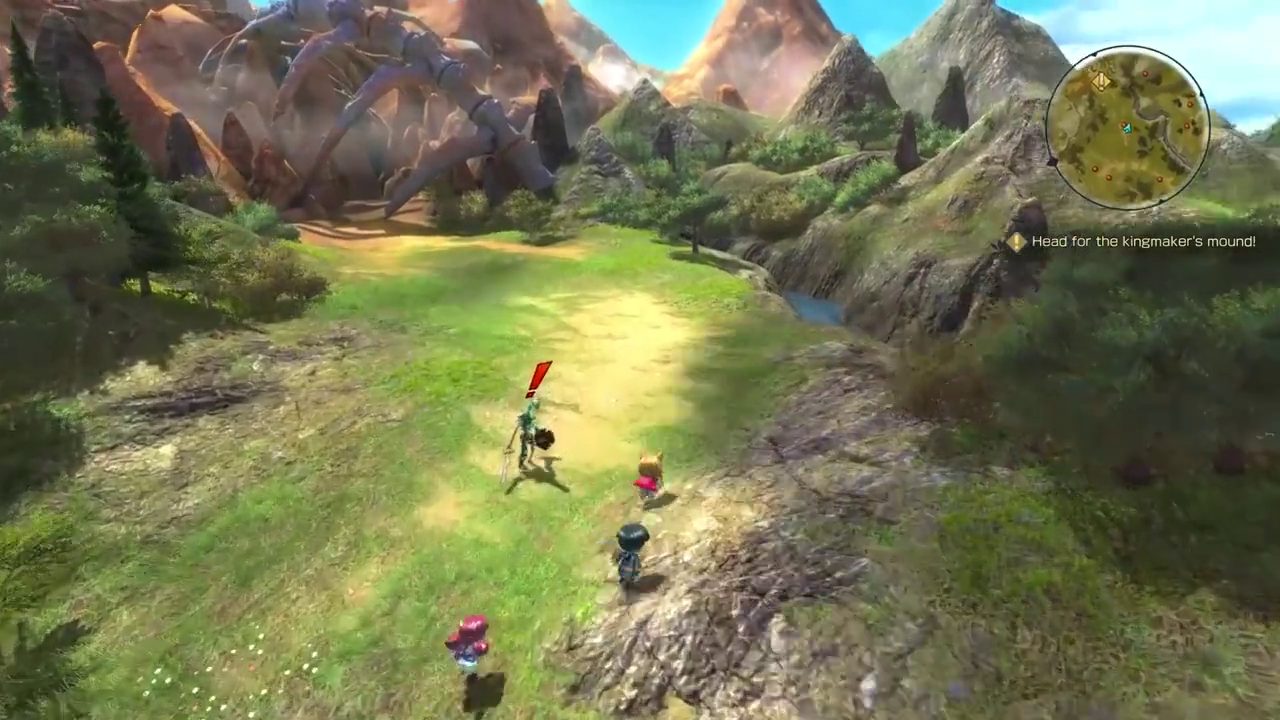Click the yellow quest diamond on the minimap
1280x720 pixels.
[x=1101, y=82]
